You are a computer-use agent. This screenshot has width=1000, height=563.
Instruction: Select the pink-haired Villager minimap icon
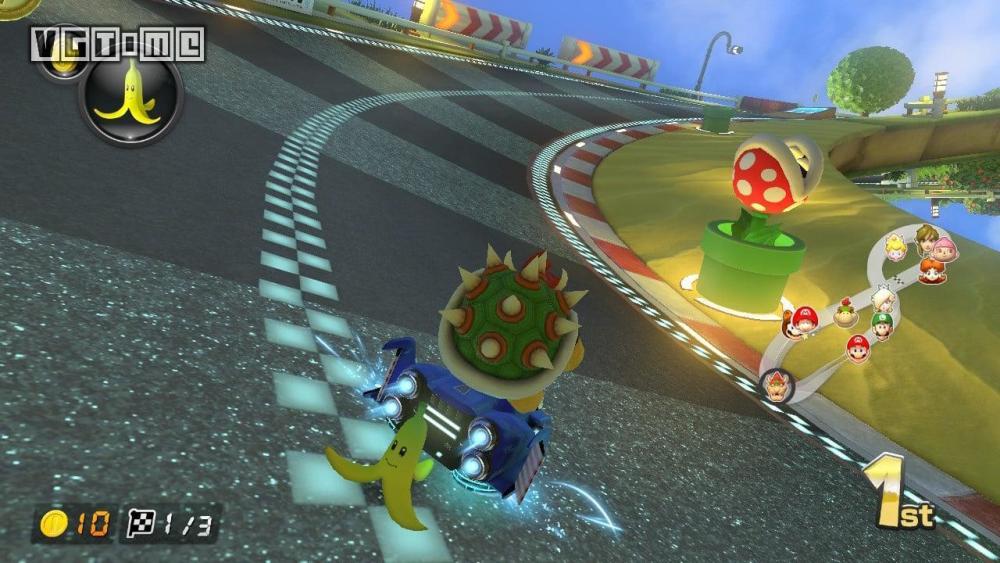click(944, 249)
